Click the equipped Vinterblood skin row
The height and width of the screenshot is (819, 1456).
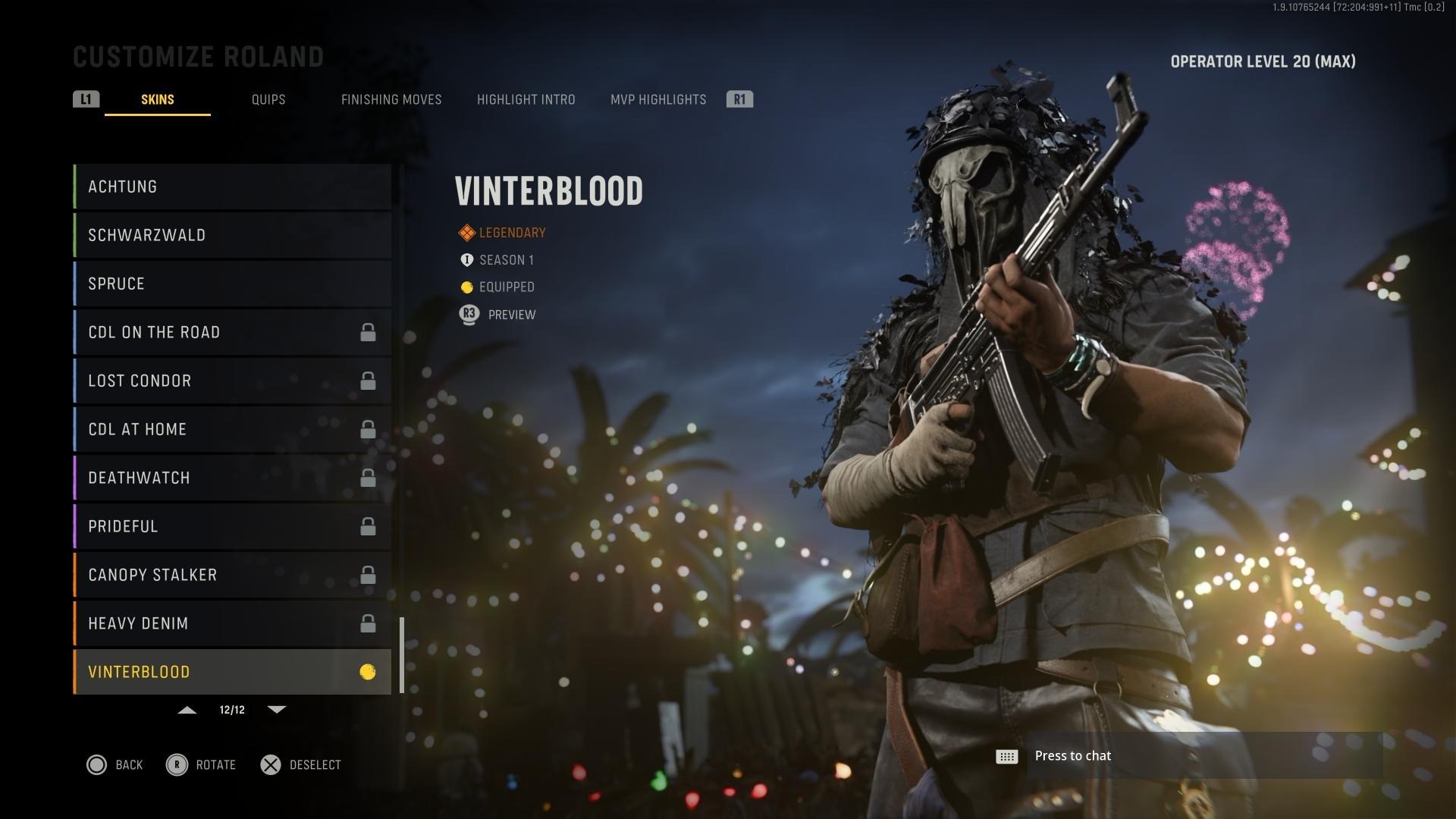click(x=232, y=672)
